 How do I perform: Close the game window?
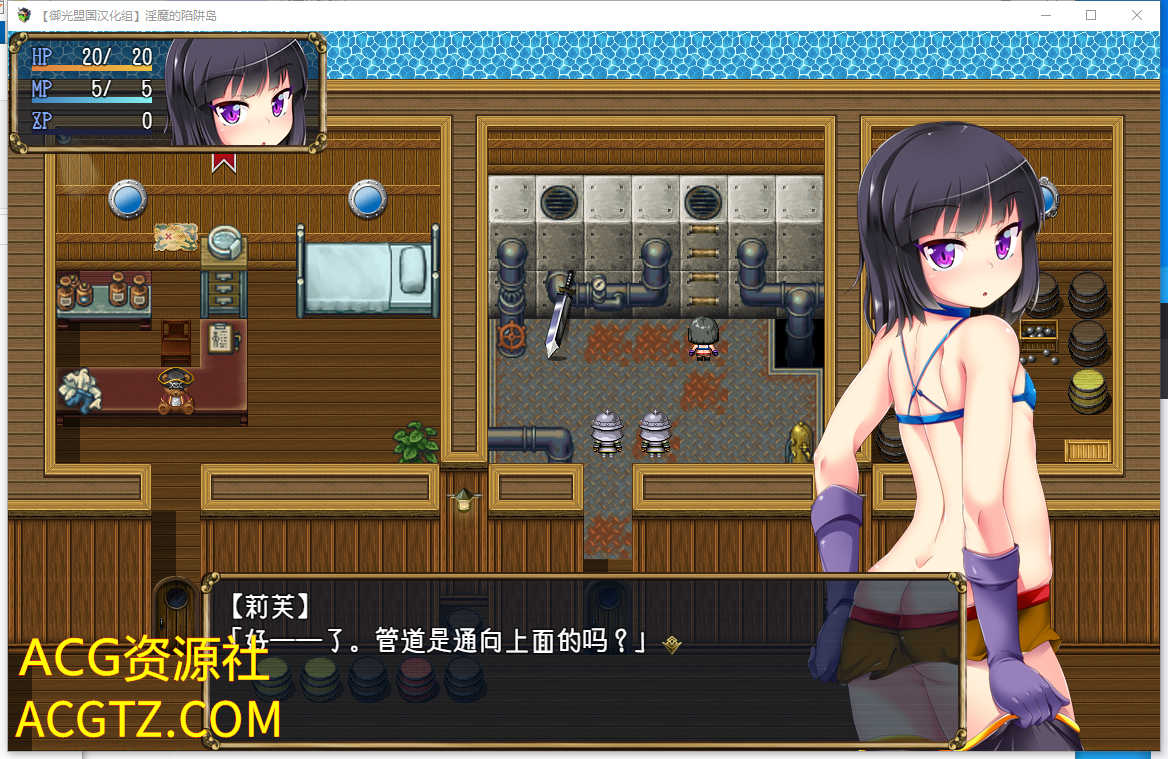pyautogui.click(x=1137, y=15)
